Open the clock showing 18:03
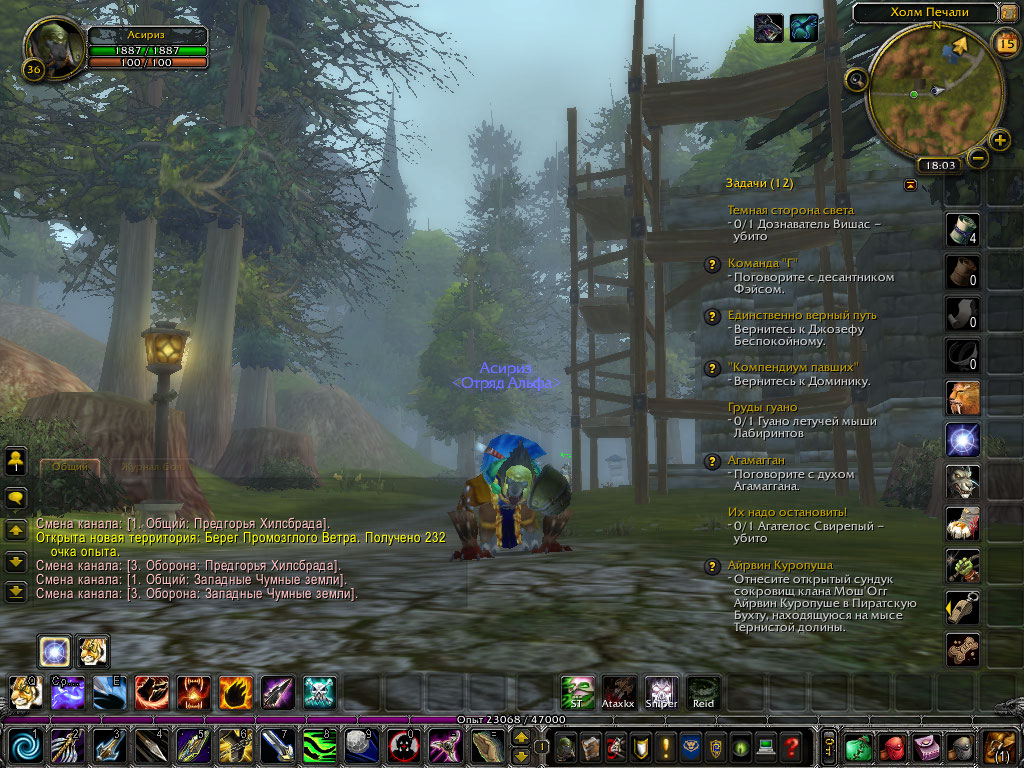Image resolution: width=1024 pixels, height=768 pixels. click(941, 165)
